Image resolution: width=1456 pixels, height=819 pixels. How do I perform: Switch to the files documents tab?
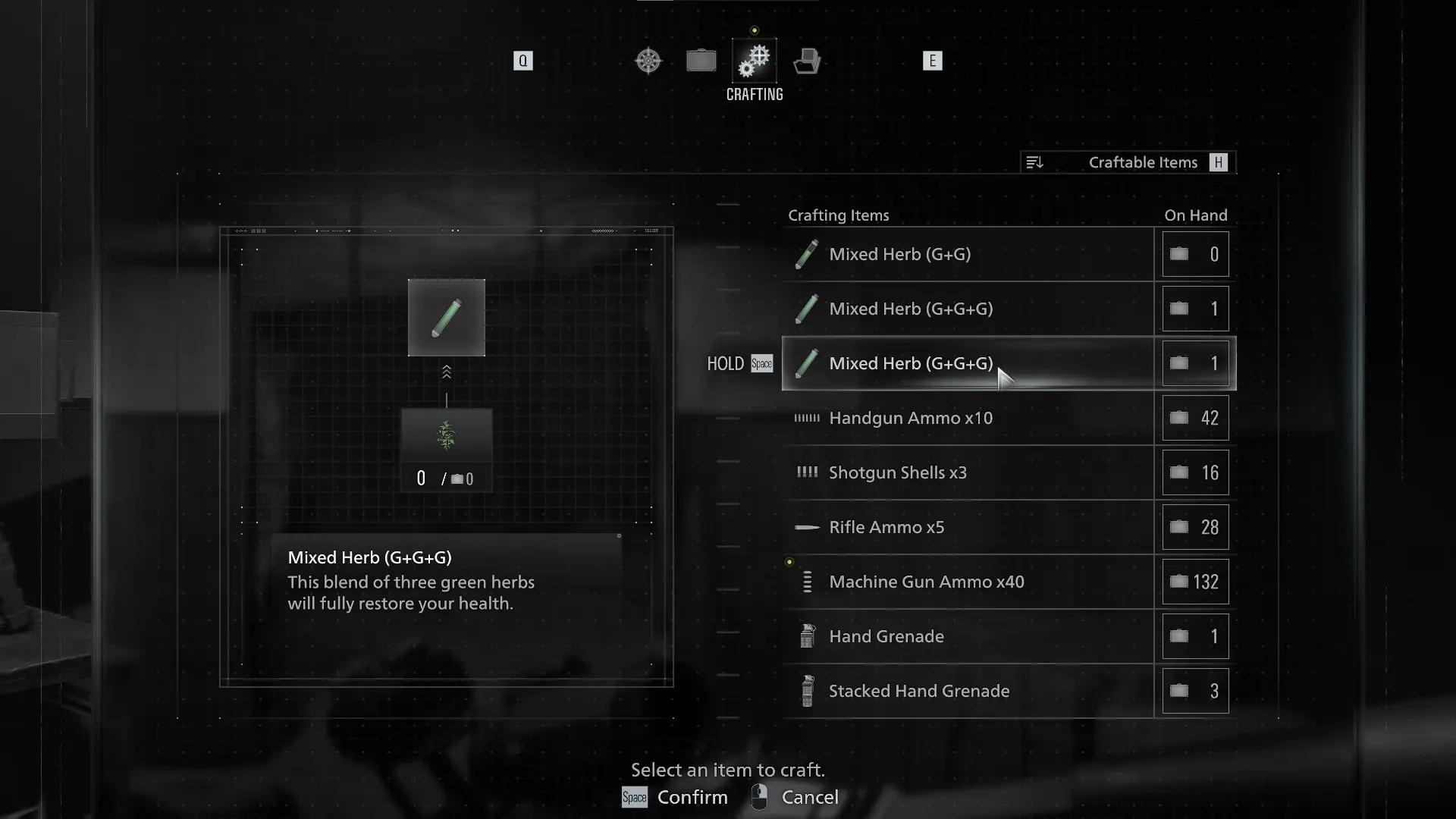(807, 61)
